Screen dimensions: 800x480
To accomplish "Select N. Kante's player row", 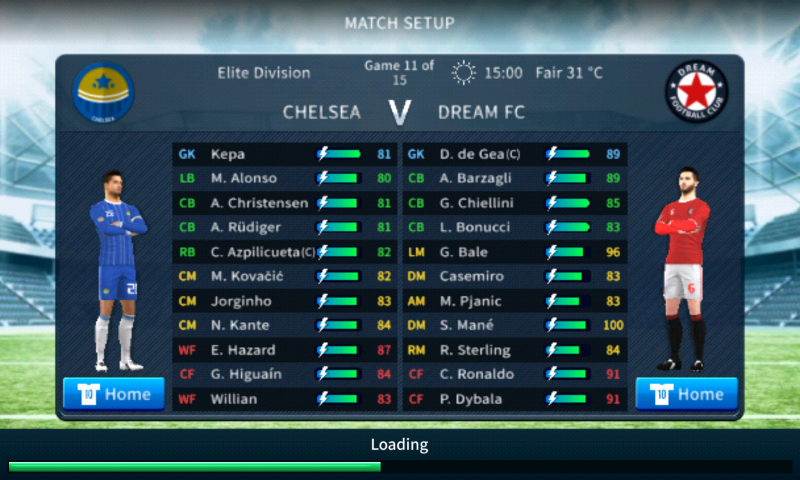I will click(x=285, y=325).
